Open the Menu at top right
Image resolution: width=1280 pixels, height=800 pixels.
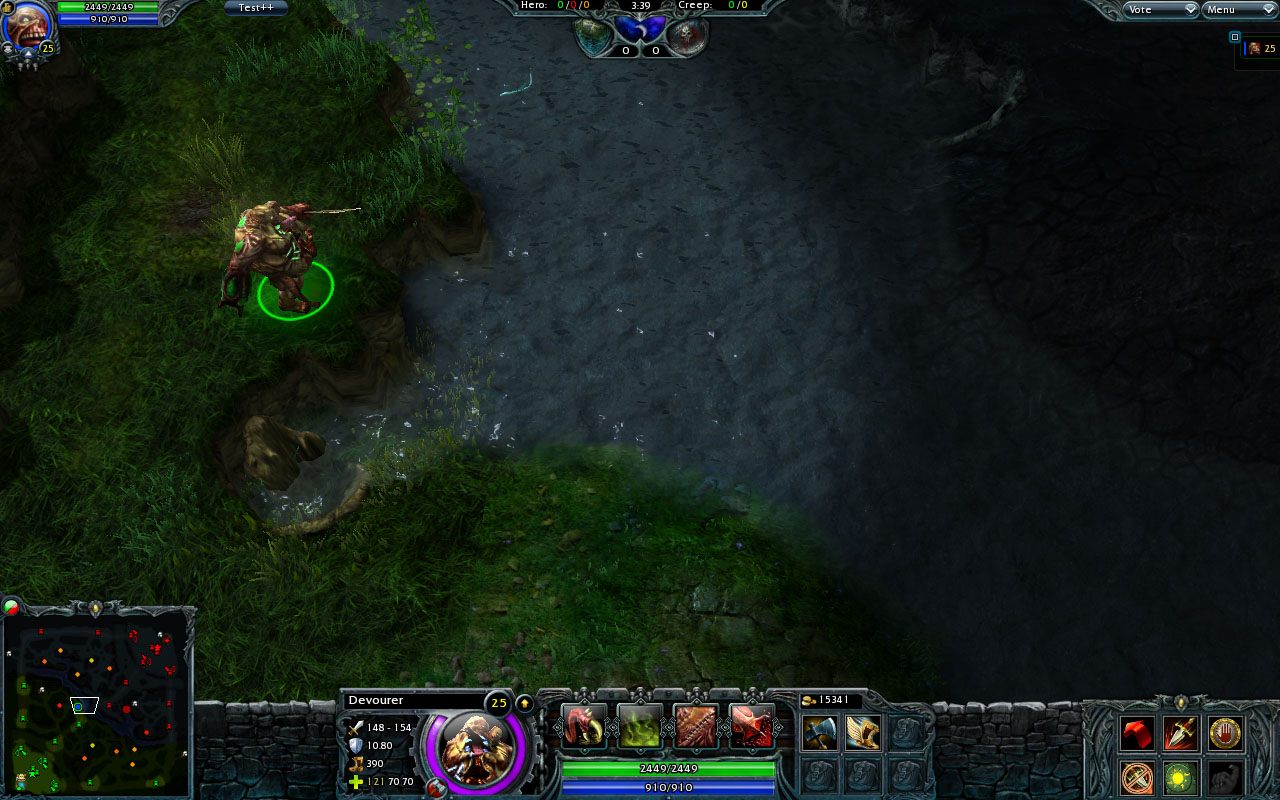pyautogui.click(x=1238, y=9)
